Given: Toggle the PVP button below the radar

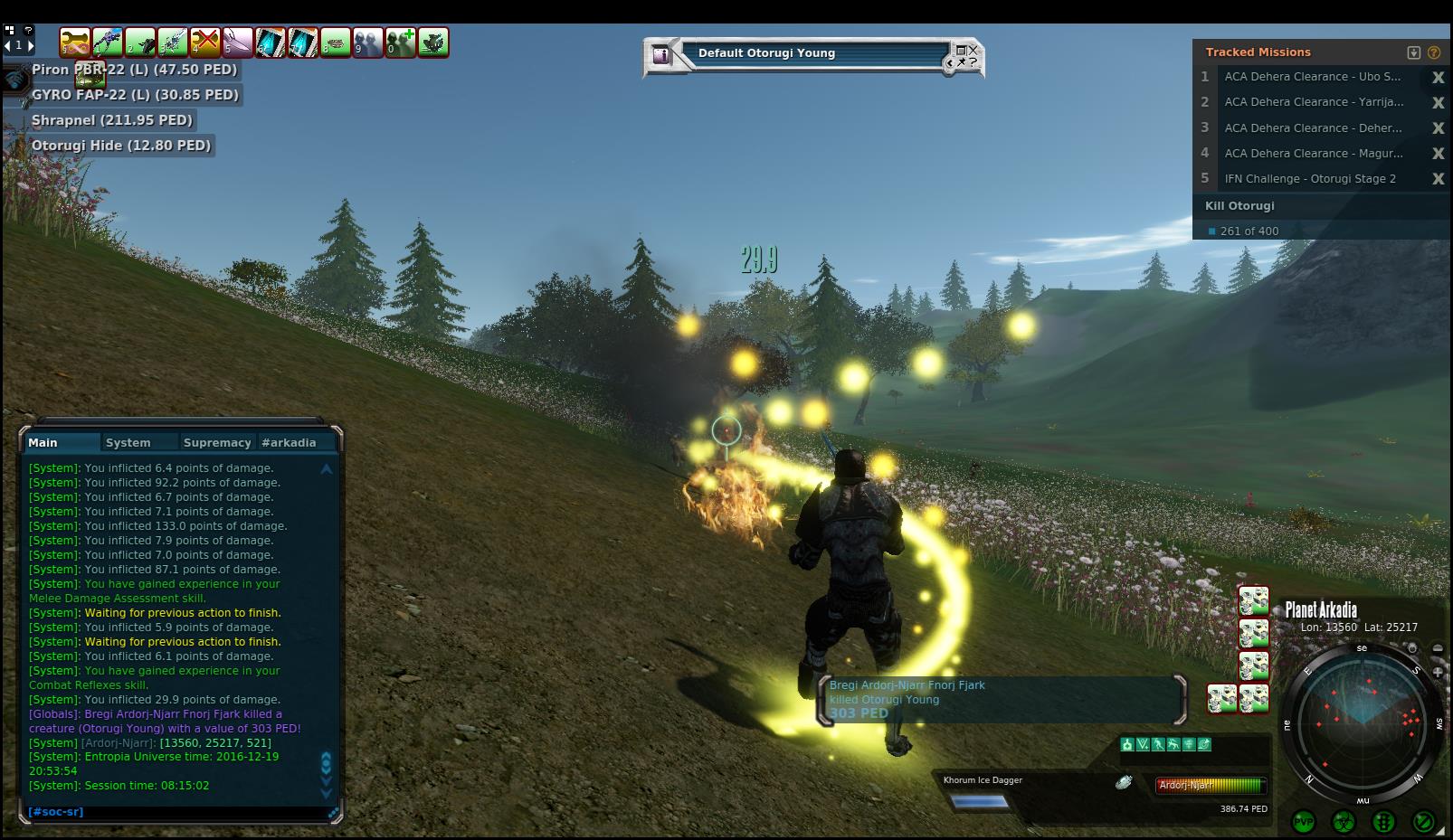Looking at the screenshot, I should pos(1304,822).
